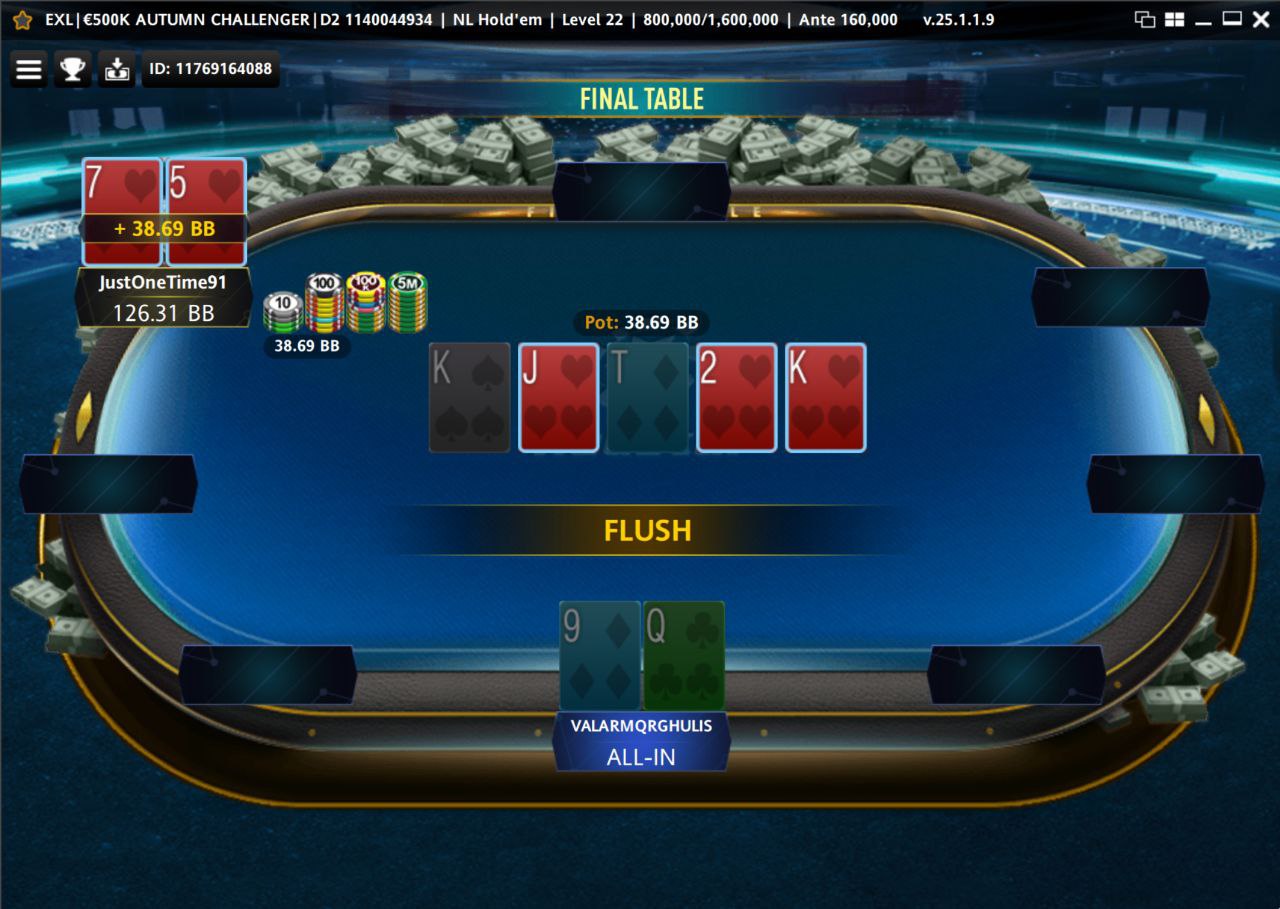Maximize the poker table window
The height and width of the screenshot is (909, 1280).
pos(1232,19)
